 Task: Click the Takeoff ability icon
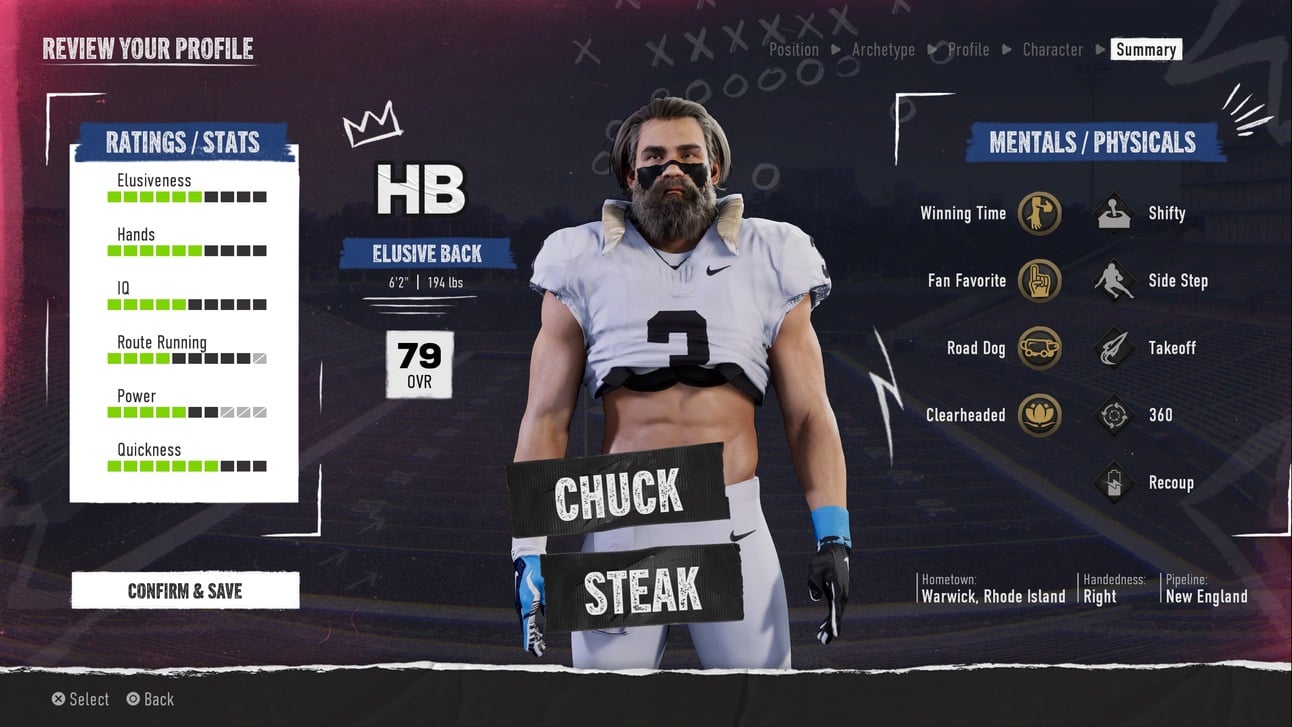click(x=1112, y=347)
